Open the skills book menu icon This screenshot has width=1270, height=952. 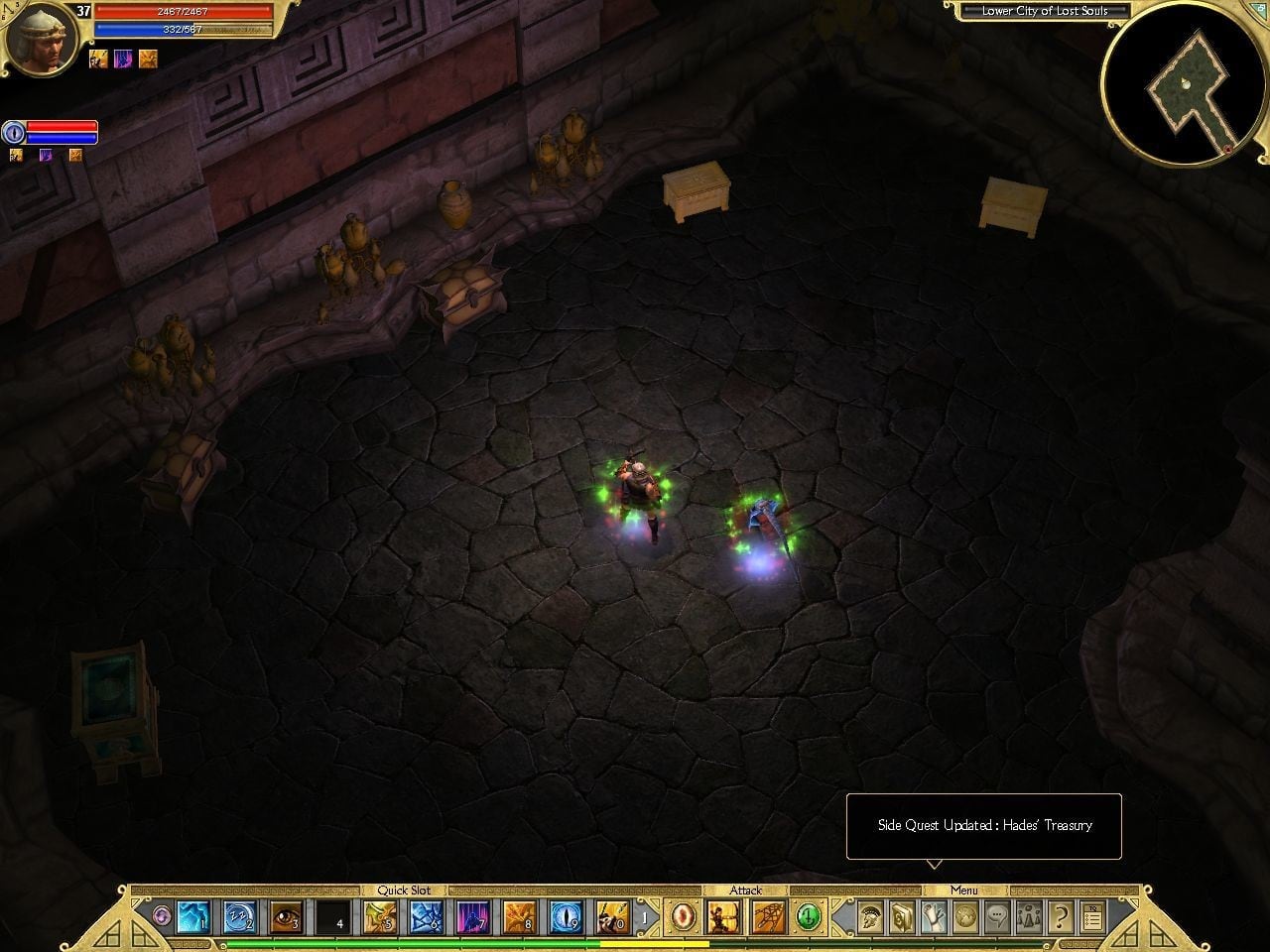click(902, 917)
